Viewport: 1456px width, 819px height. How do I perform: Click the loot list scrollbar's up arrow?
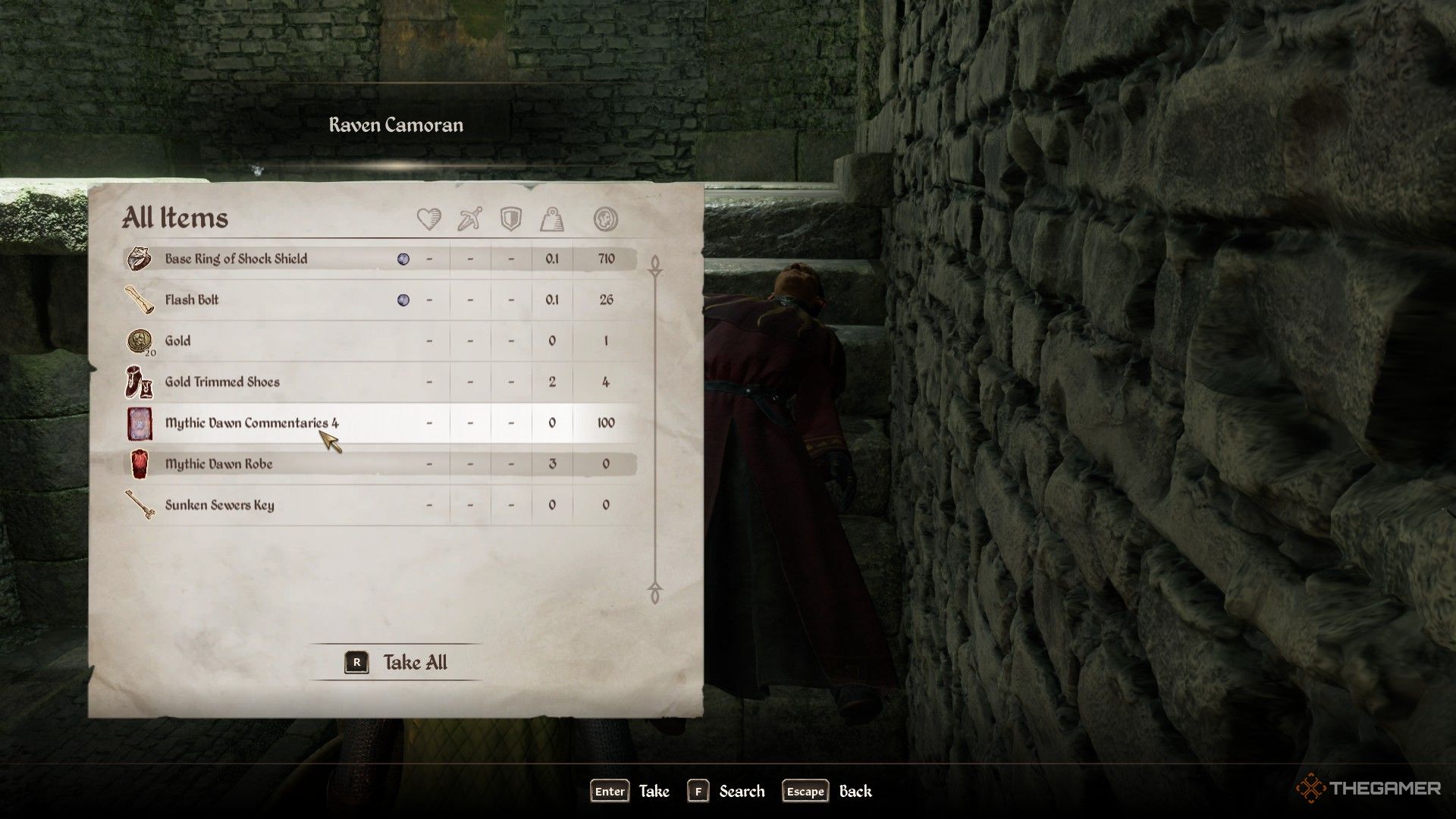click(655, 265)
